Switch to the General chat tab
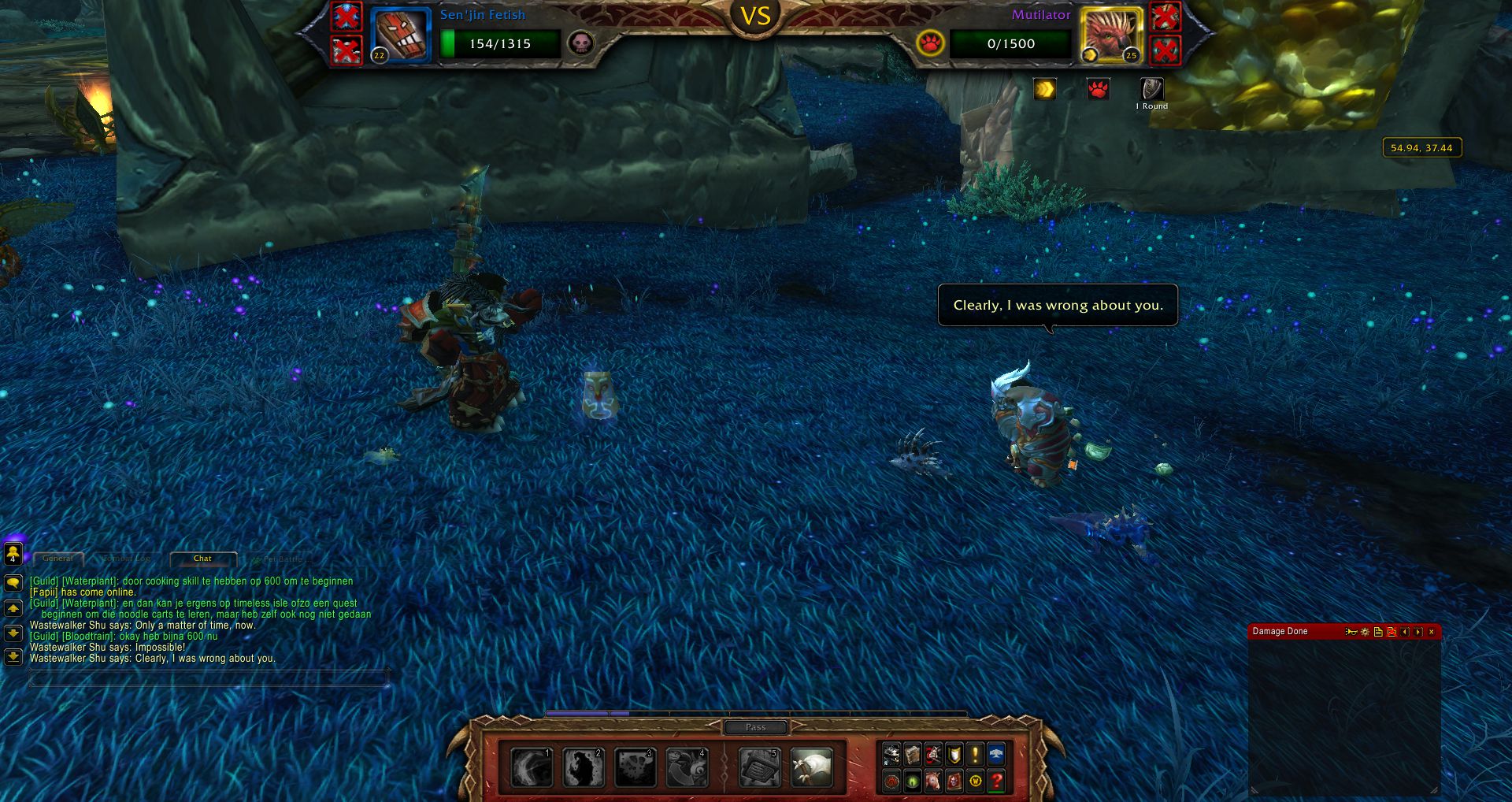Screen dimensions: 1512x802 point(57,559)
